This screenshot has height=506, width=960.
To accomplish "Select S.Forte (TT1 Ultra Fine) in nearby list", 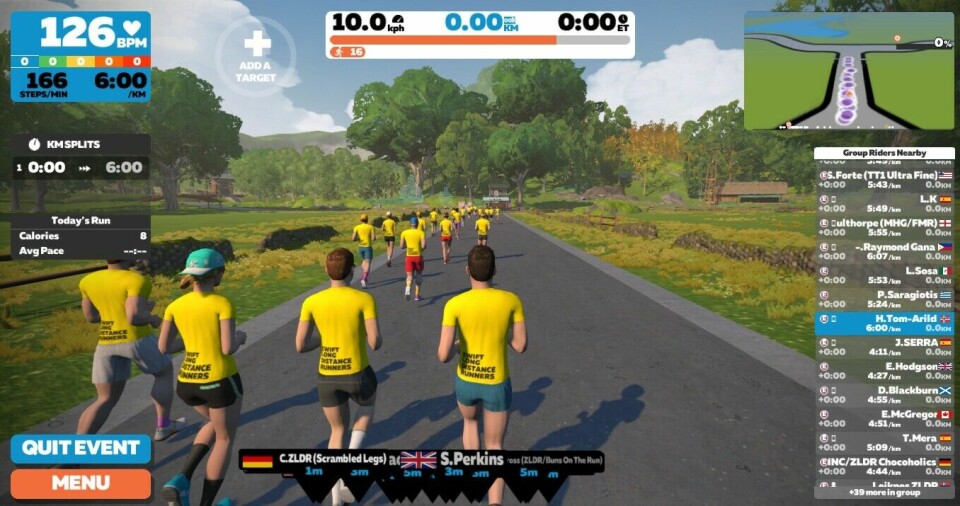I will tap(884, 179).
